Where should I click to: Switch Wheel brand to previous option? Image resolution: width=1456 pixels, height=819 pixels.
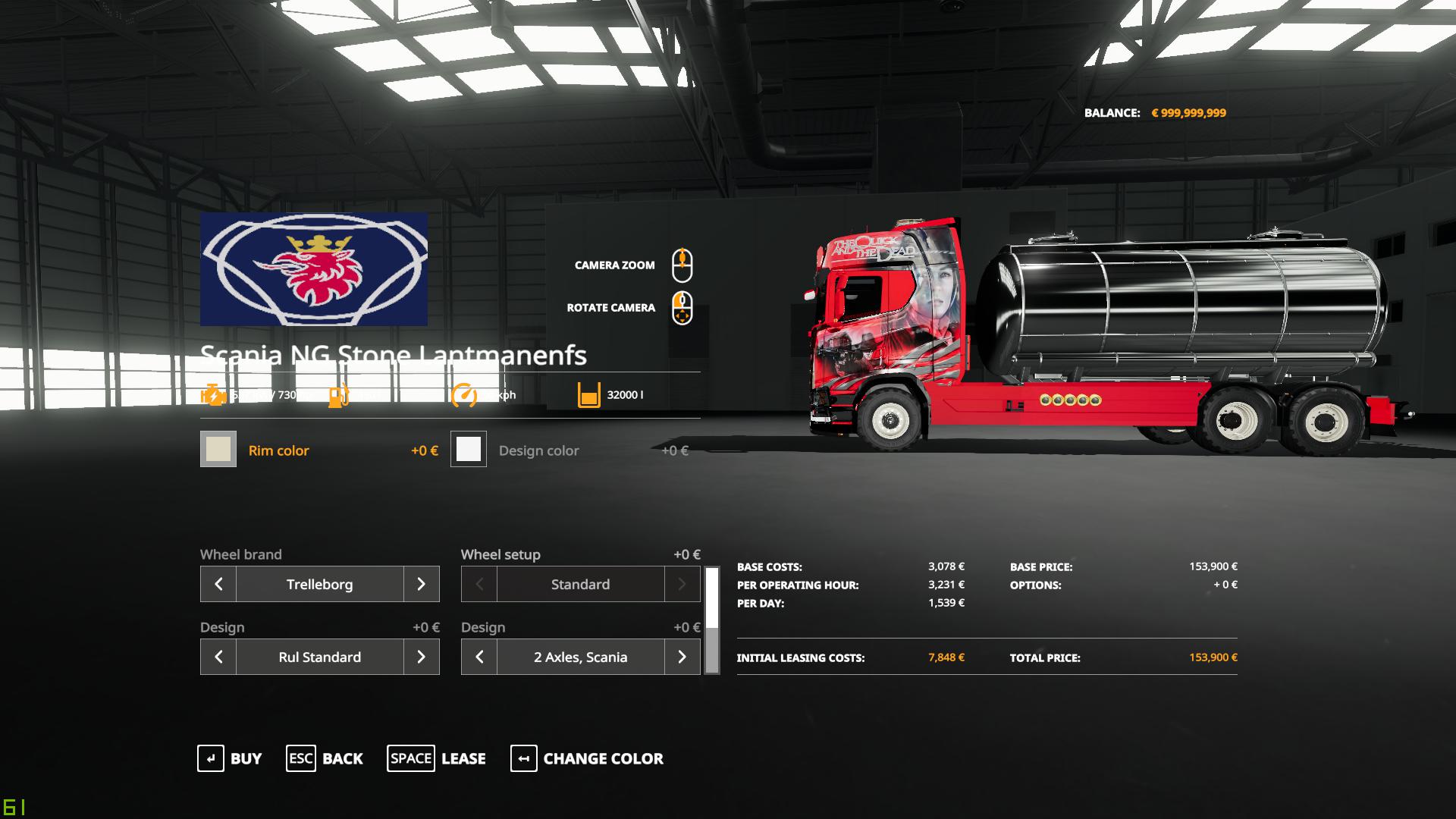click(x=218, y=584)
